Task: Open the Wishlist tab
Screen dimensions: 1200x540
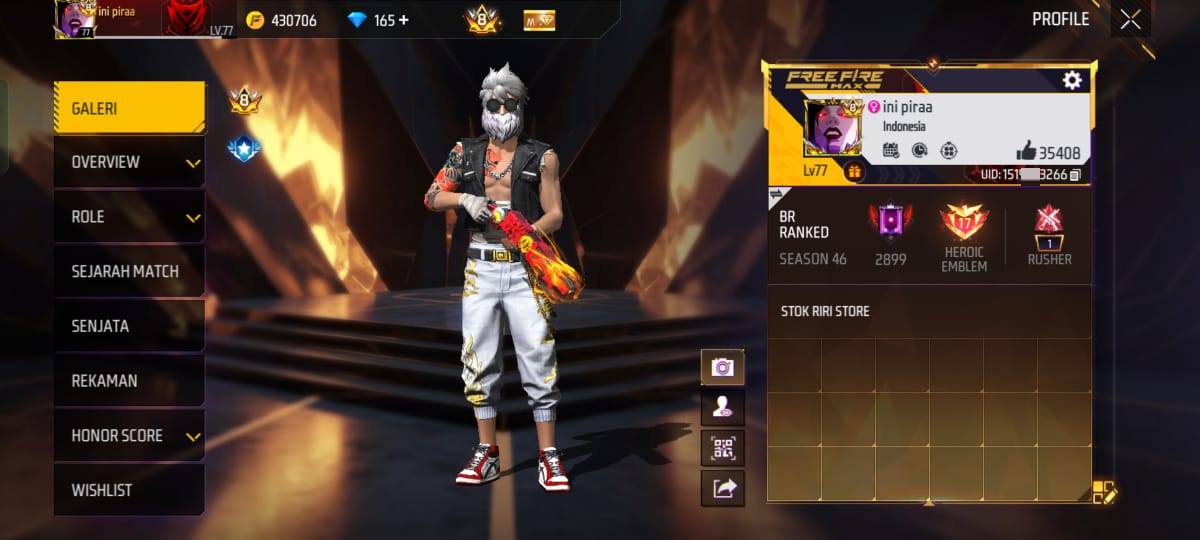Action: pyautogui.click(x=129, y=490)
